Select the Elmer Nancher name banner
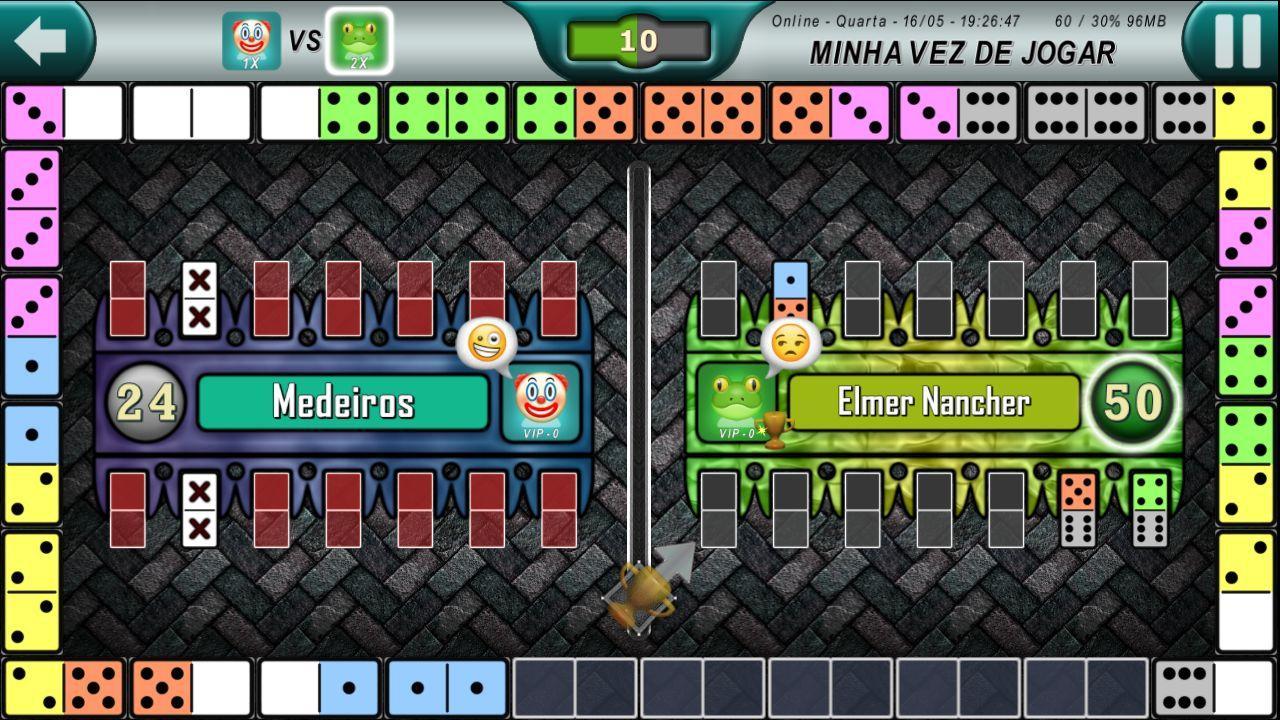Viewport: 1280px width, 720px height. pyautogui.click(x=936, y=401)
